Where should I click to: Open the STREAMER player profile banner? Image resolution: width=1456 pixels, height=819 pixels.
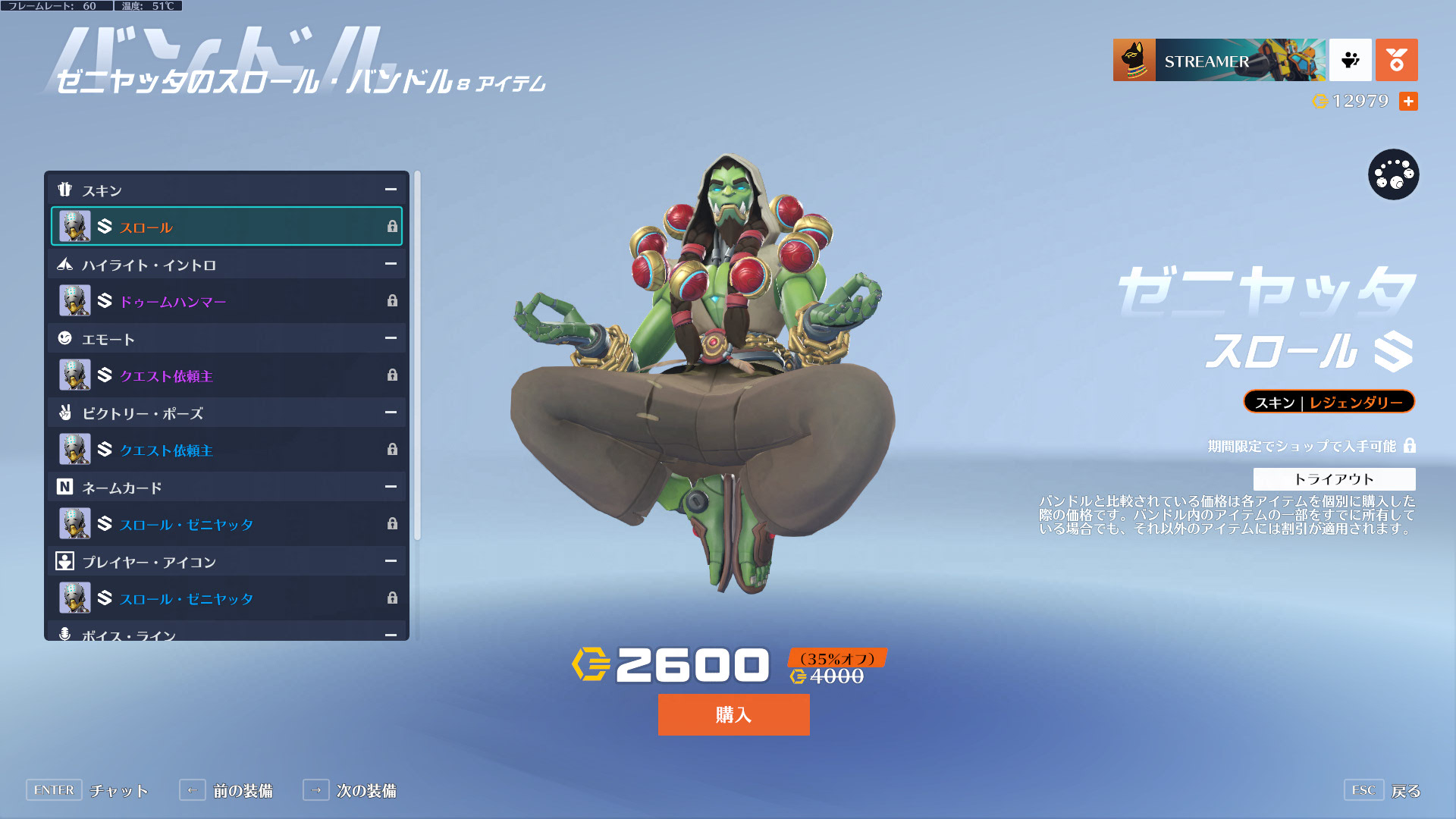(x=1219, y=60)
